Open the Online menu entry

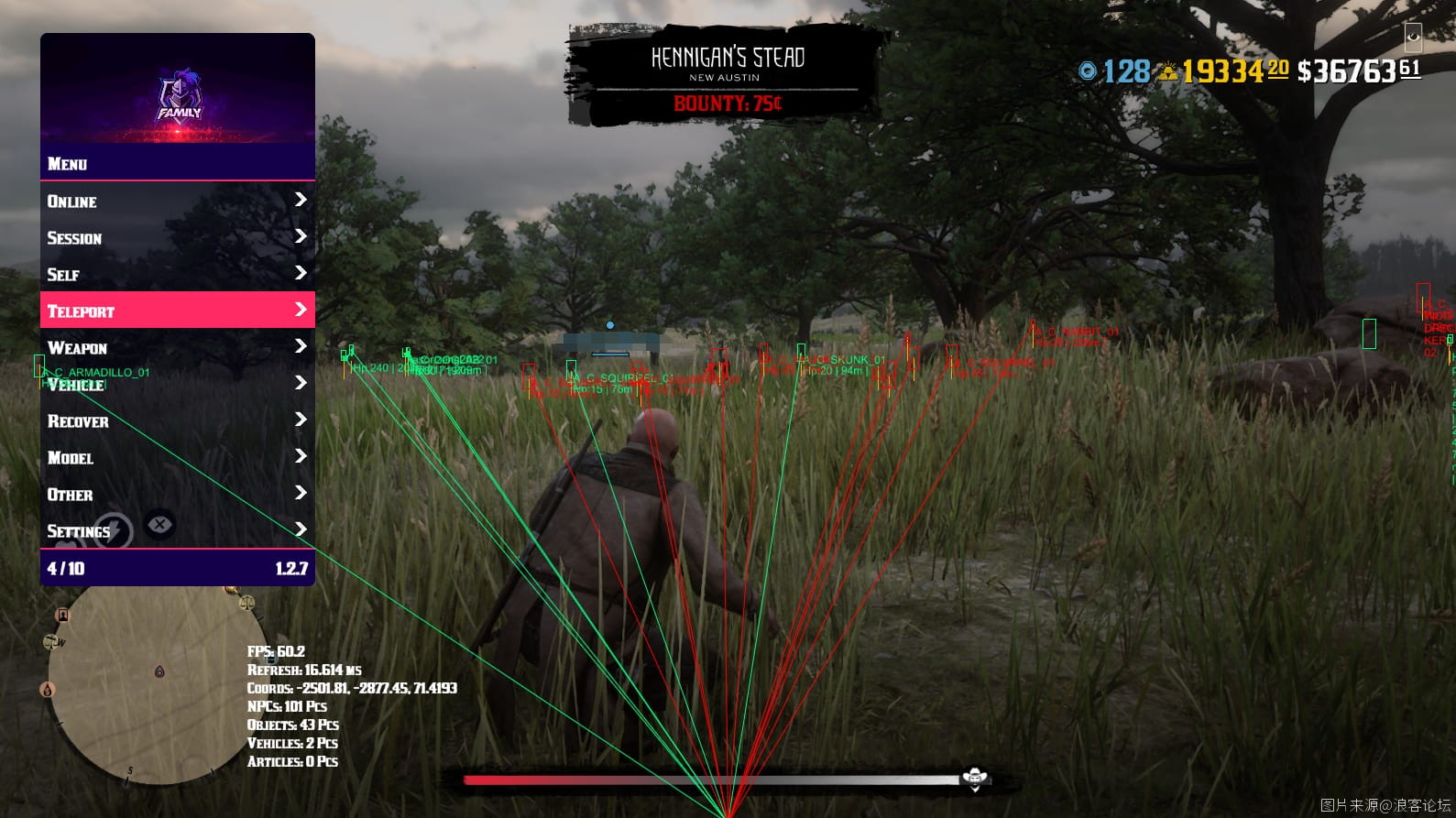pos(177,201)
